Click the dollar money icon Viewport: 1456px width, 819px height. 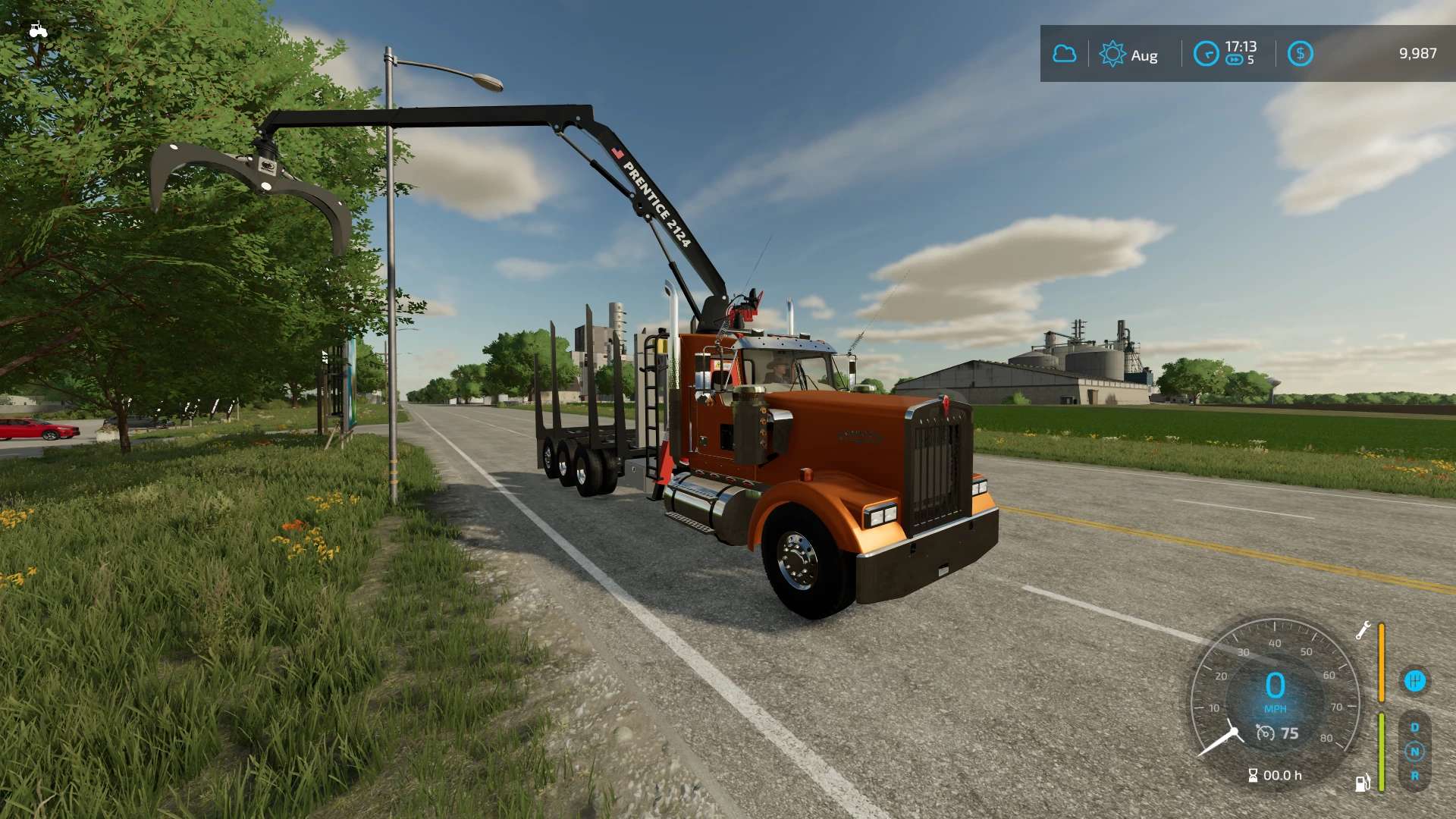(x=1300, y=54)
